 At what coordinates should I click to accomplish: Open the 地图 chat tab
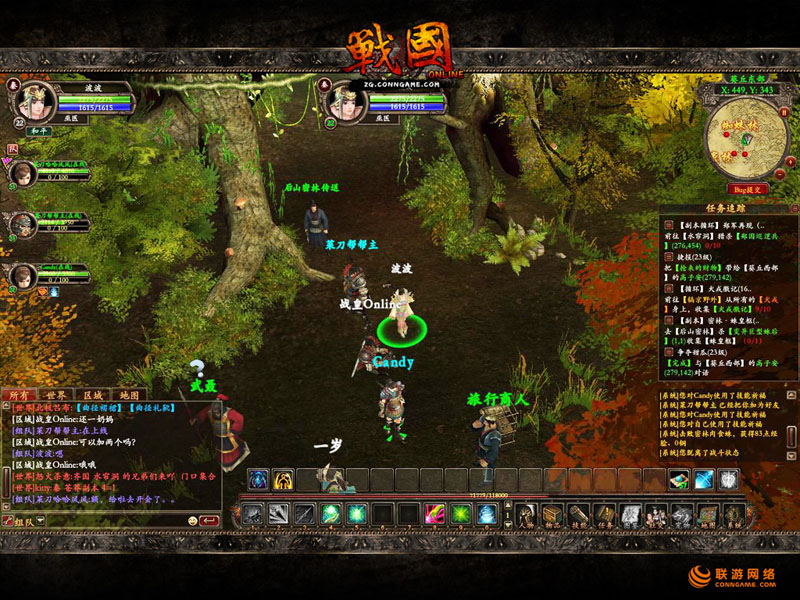pos(129,395)
